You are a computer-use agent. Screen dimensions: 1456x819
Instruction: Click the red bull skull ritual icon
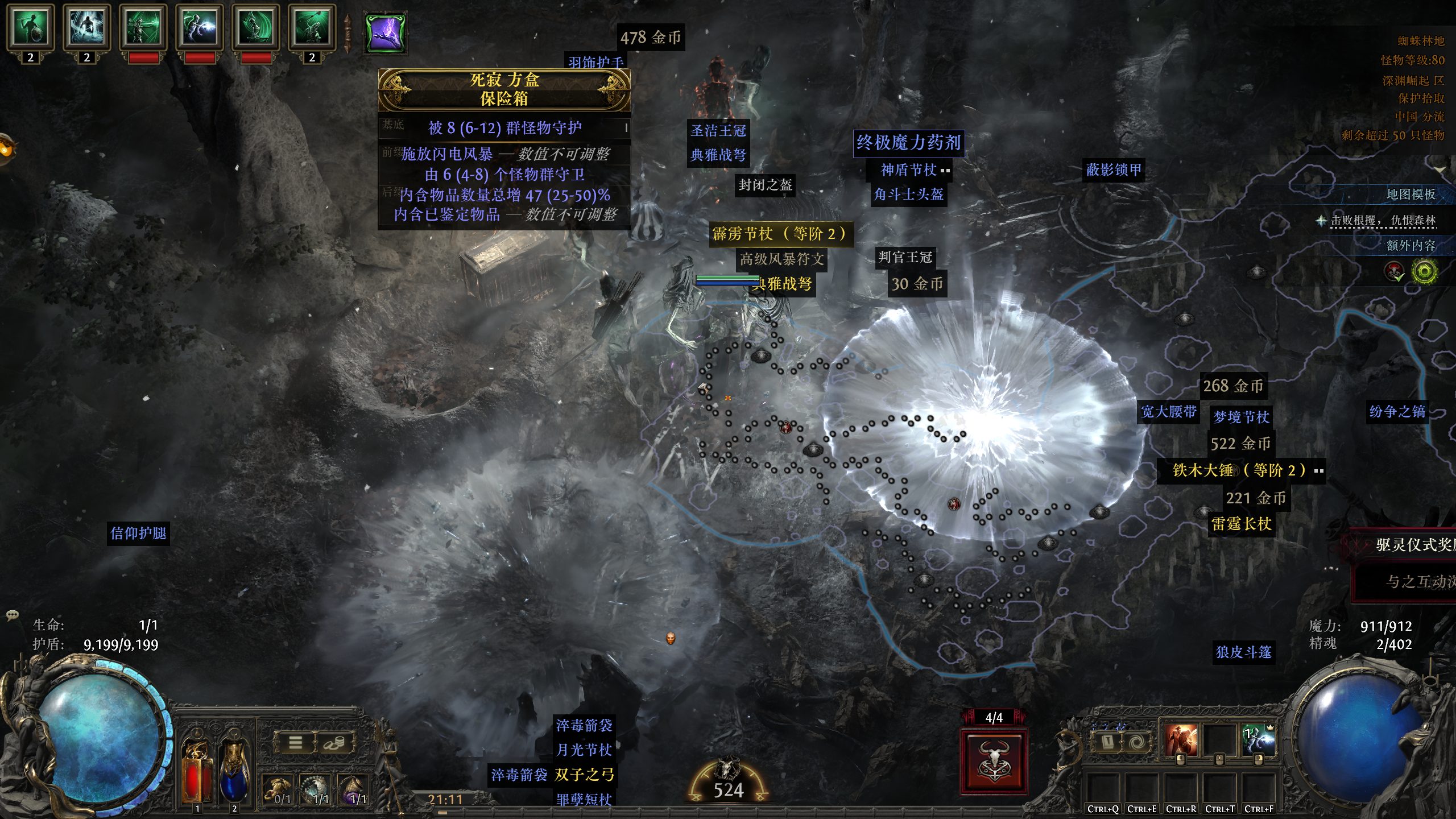pos(994,761)
